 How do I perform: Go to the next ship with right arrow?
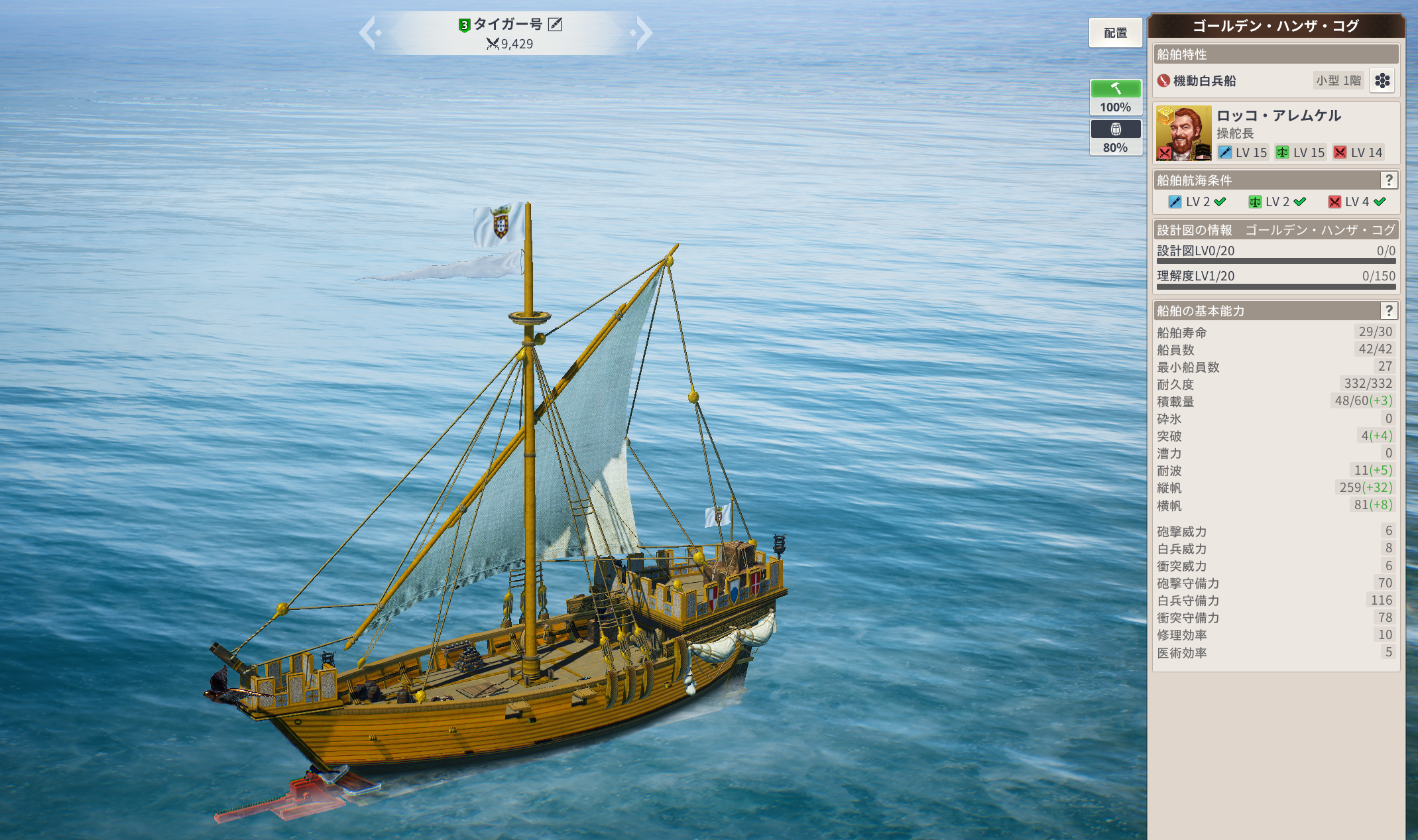[x=643, y=32]
